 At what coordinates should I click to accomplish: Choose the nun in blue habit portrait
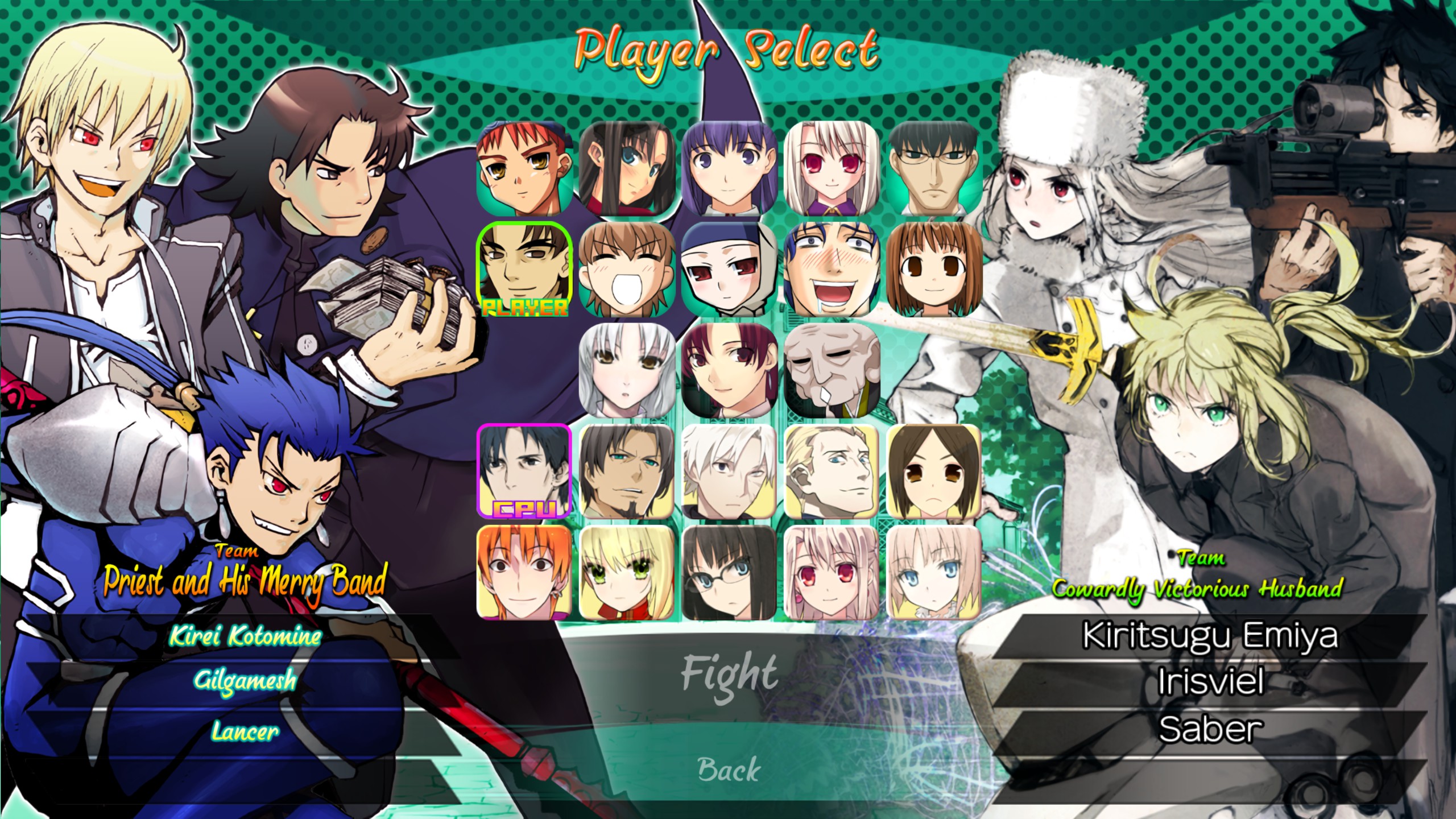click(x=729, y=270)
